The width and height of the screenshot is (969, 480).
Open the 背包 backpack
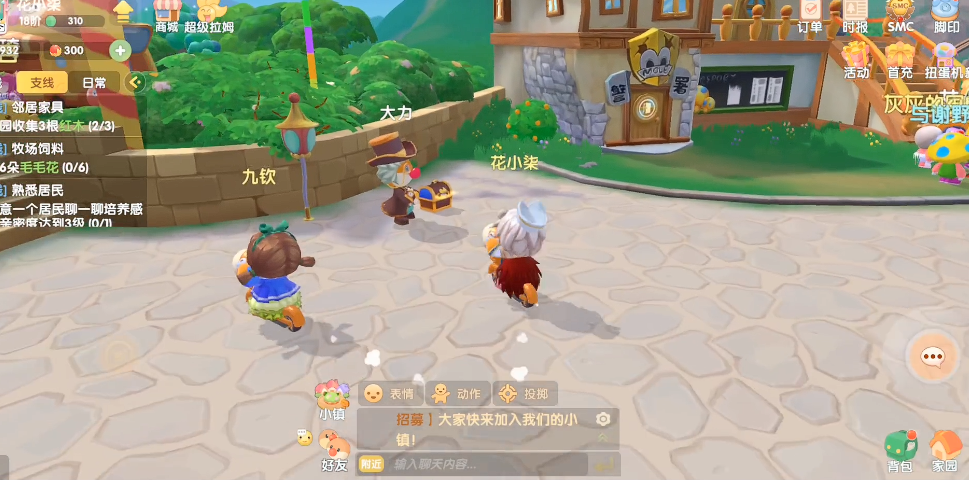click(x=900, y=450)
